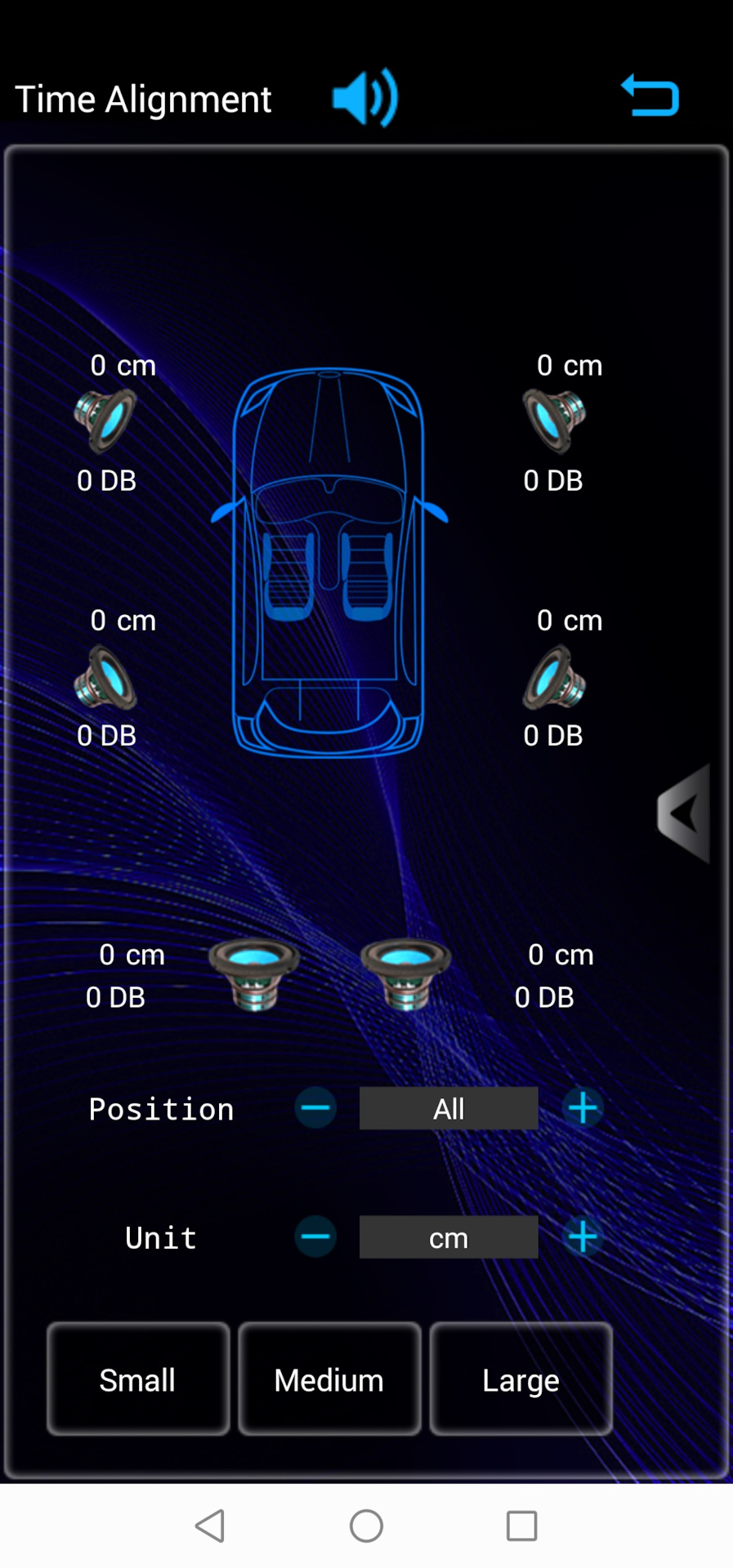Select the front right speaker
Image resolution: width=733 pixels, height=1568 pixels.
[x=554, y=421]
